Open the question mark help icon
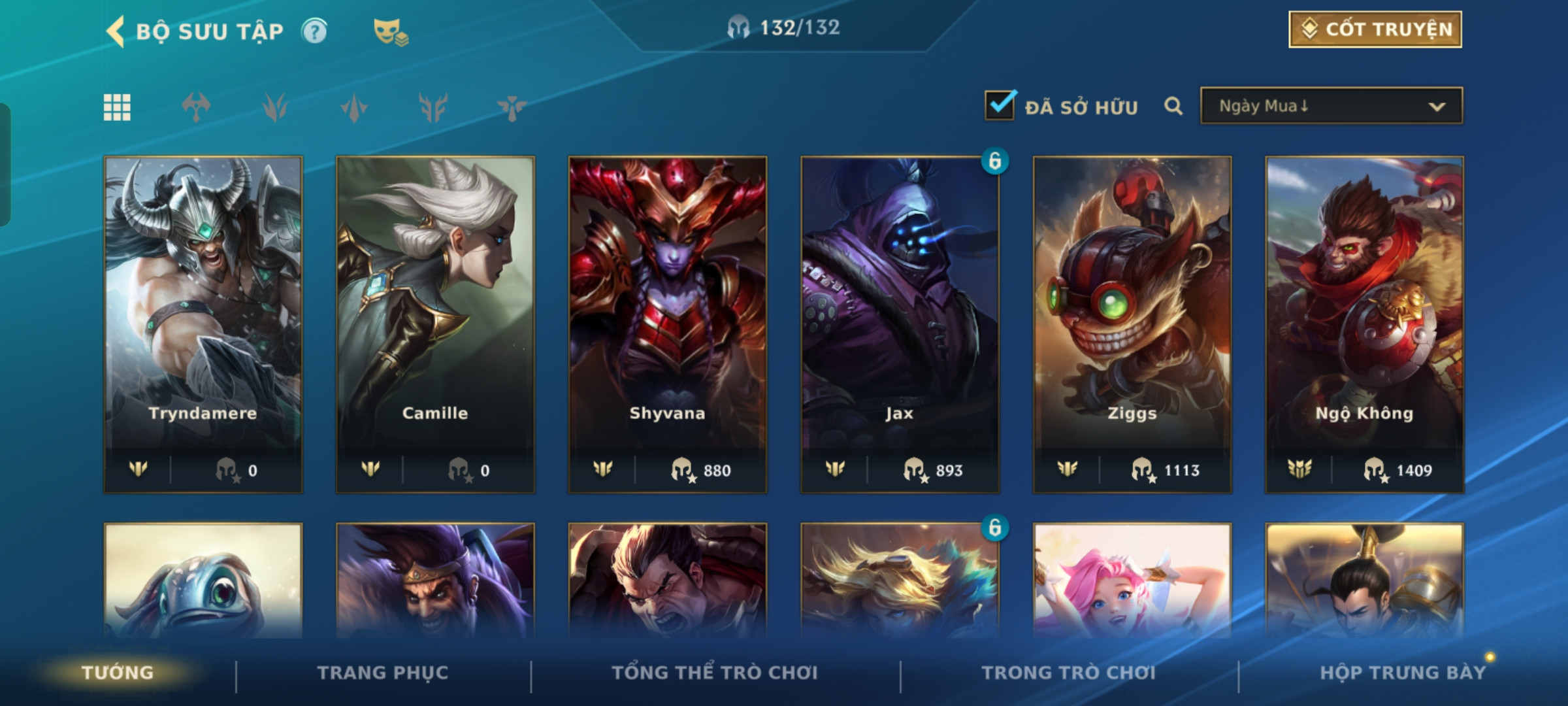1568x706 pixels. pos(314,31)
